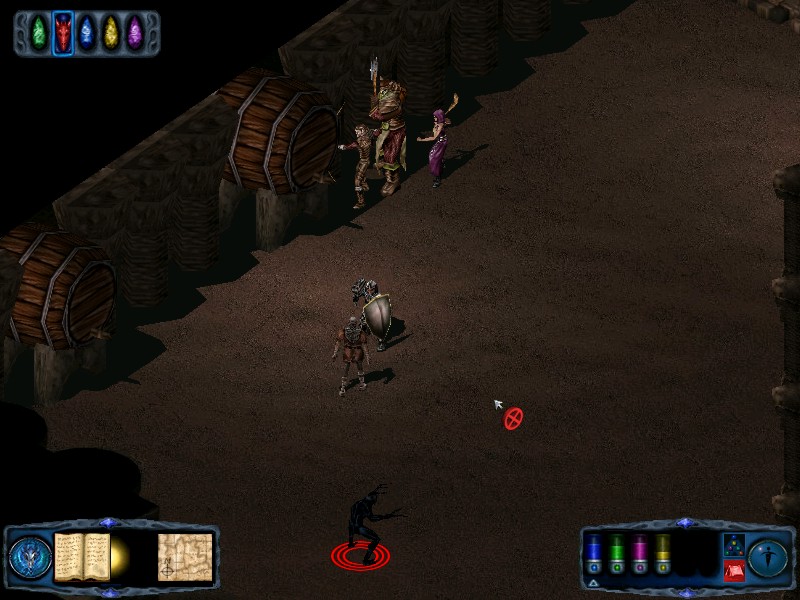Open the character silhouette orb
Viewport: 800px width, 600px height.
[768, 558]
